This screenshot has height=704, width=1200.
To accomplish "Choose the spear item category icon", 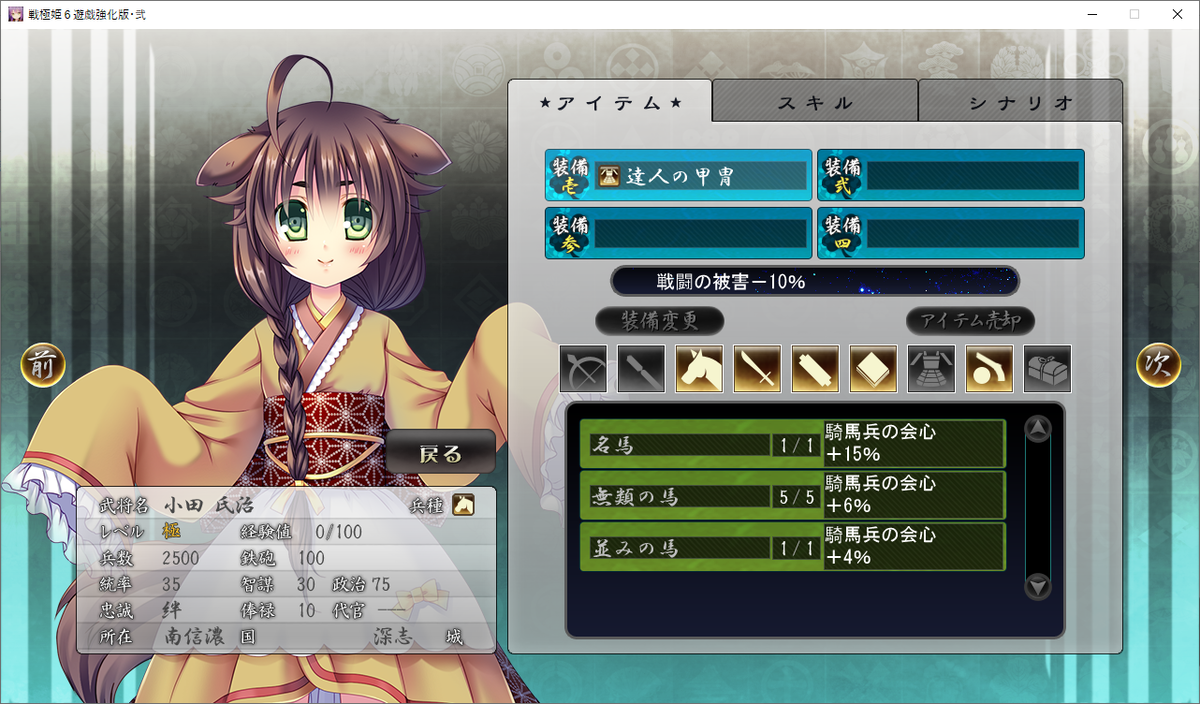I will pyautogui.click(x=642, y=369).
